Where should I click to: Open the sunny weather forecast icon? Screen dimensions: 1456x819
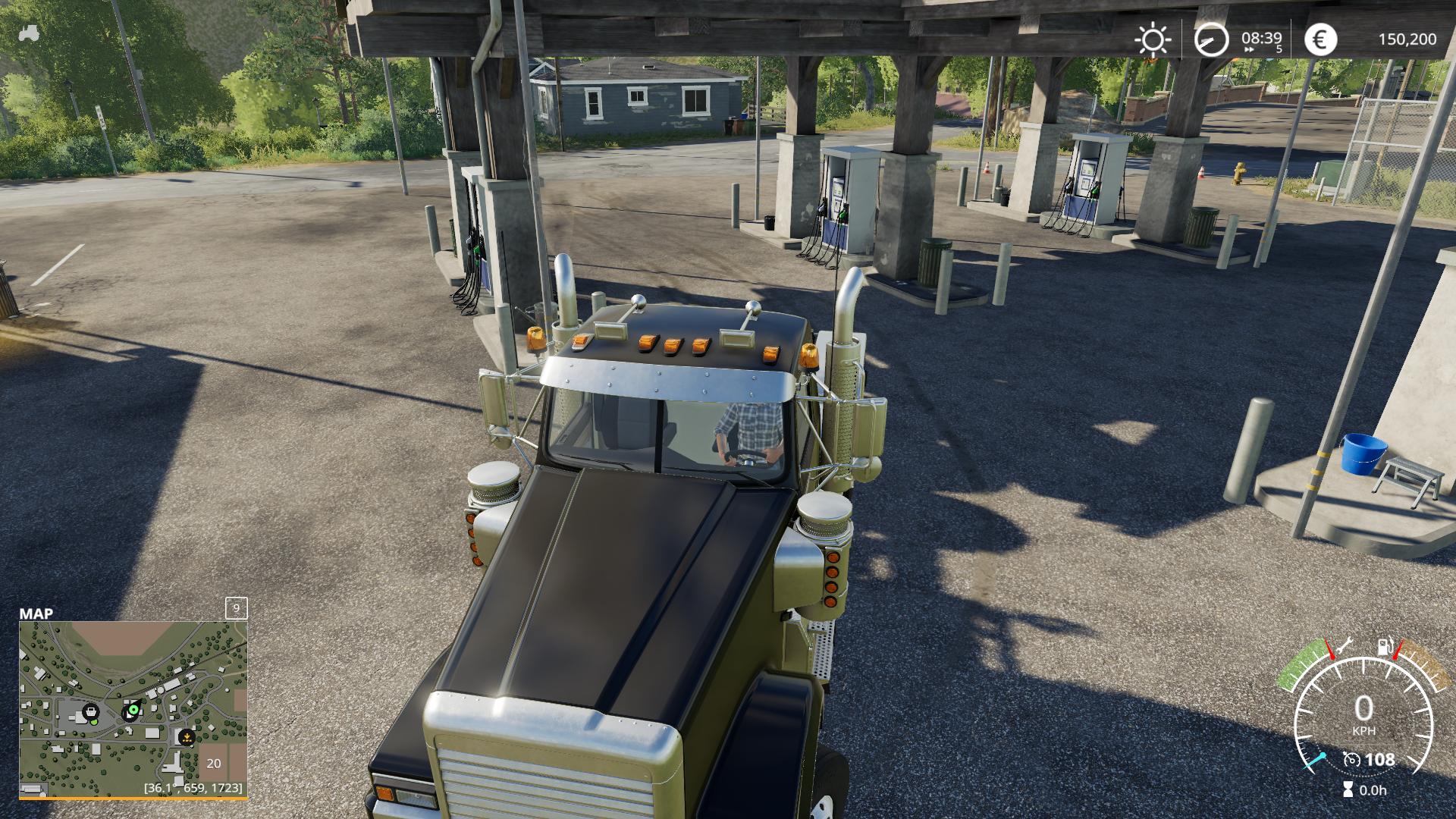[x=1153, y=39]
